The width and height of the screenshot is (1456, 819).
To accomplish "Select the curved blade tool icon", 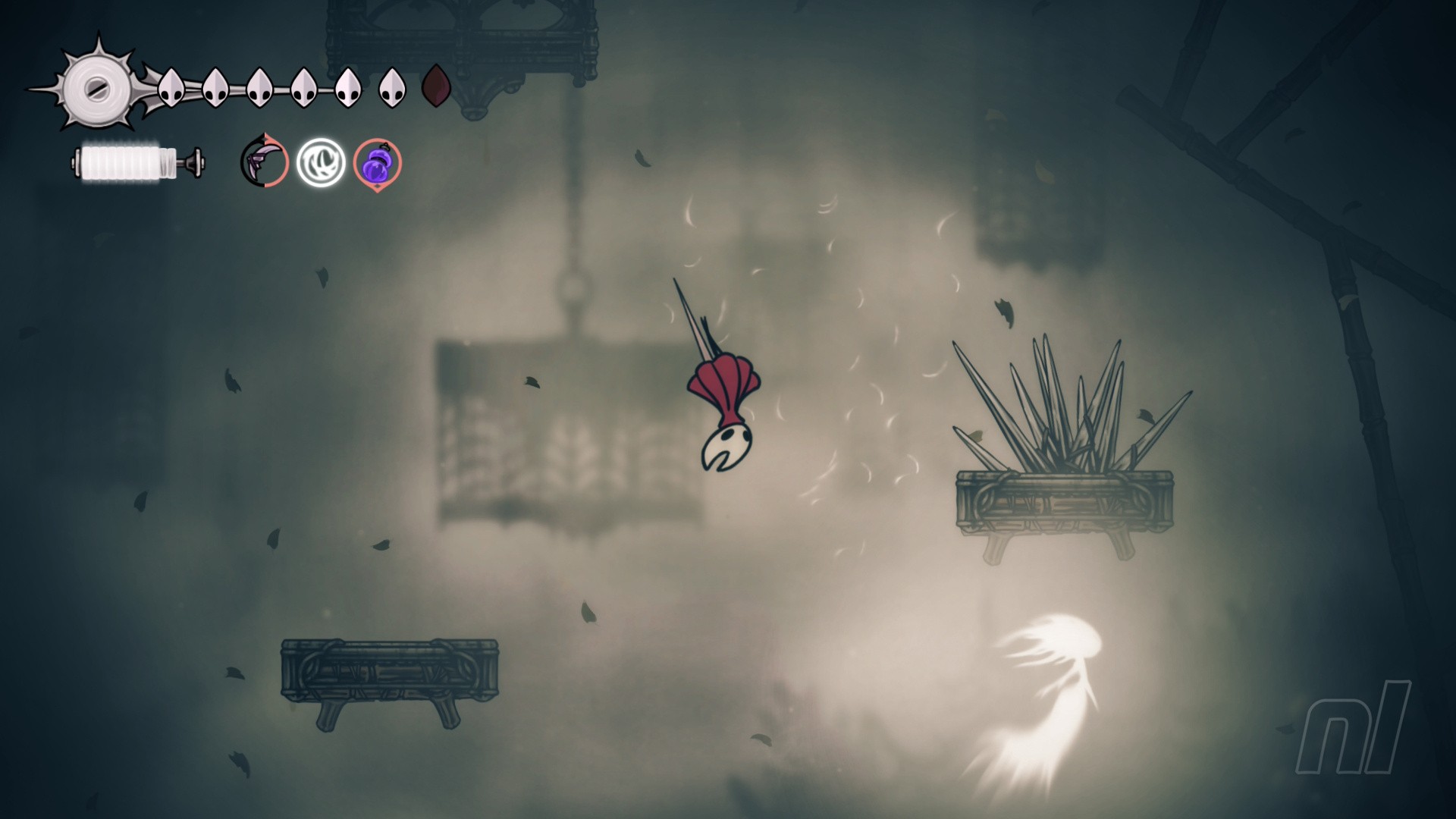I will click(x=265, y=162).
